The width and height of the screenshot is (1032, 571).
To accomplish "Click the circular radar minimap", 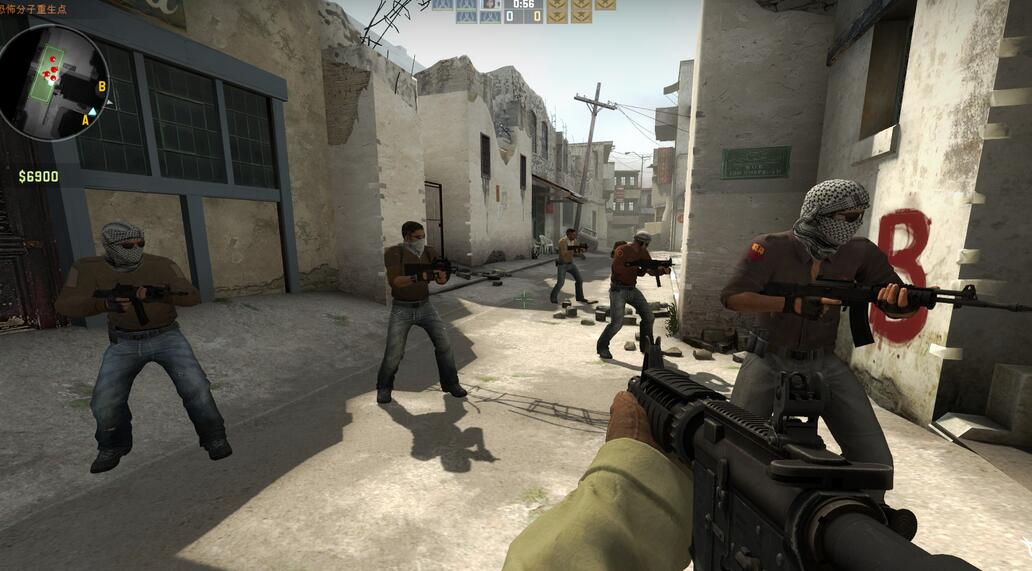I will 53,82.
